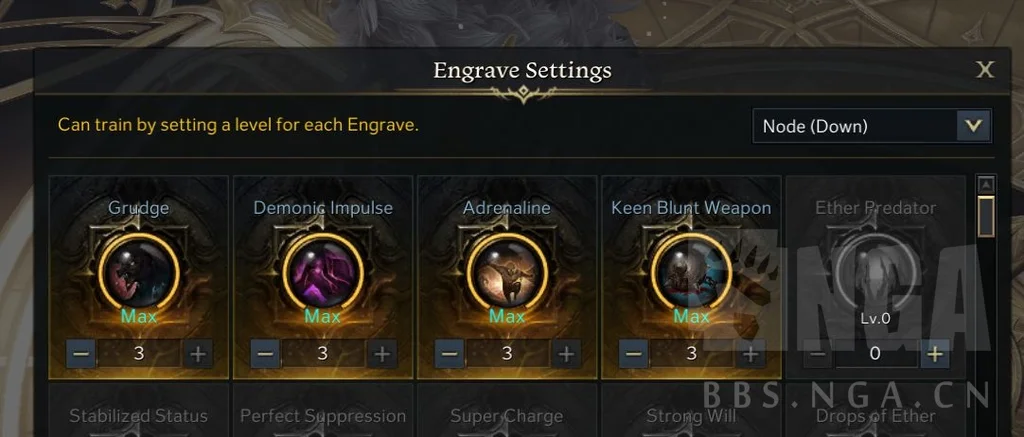Viewport: 1024px width, 437px height.
Task: Increase the Grudge engrave level
Action: pyautogui.click(x=198, y=353)
